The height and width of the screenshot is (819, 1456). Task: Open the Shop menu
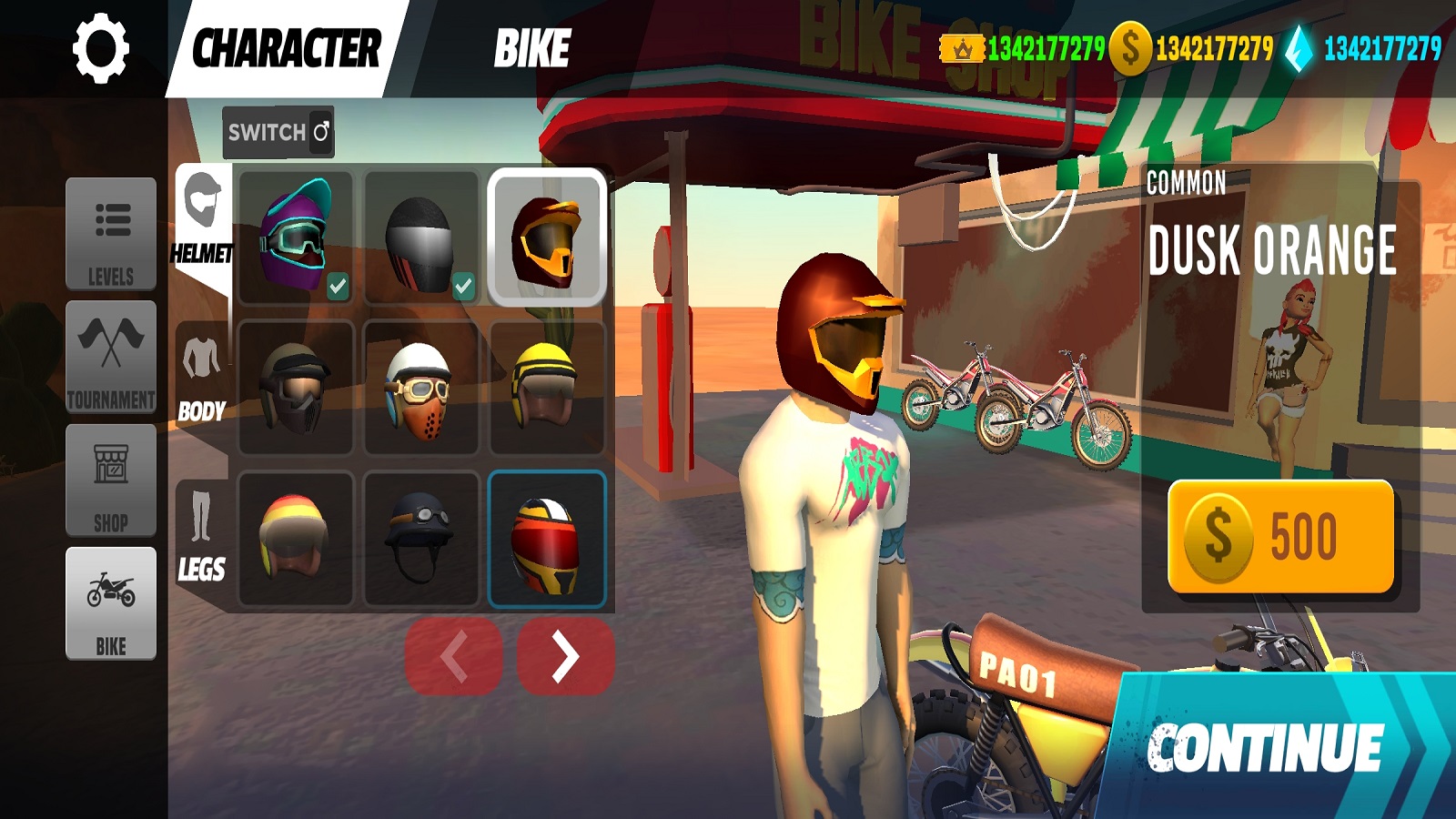(x=111, y=480)
